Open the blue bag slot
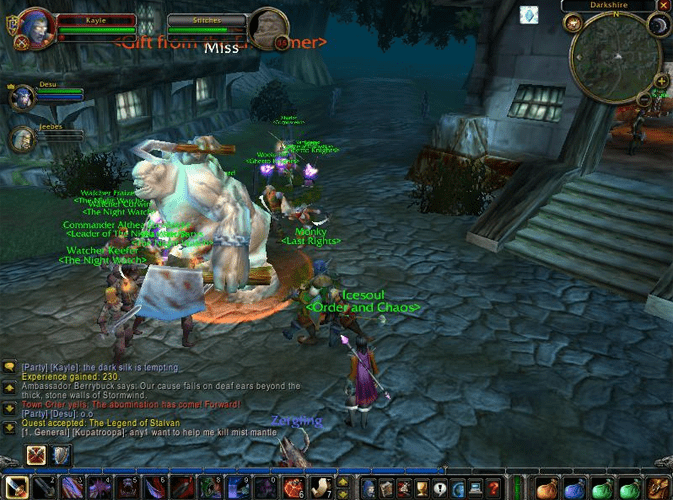 tap(575, 488)
